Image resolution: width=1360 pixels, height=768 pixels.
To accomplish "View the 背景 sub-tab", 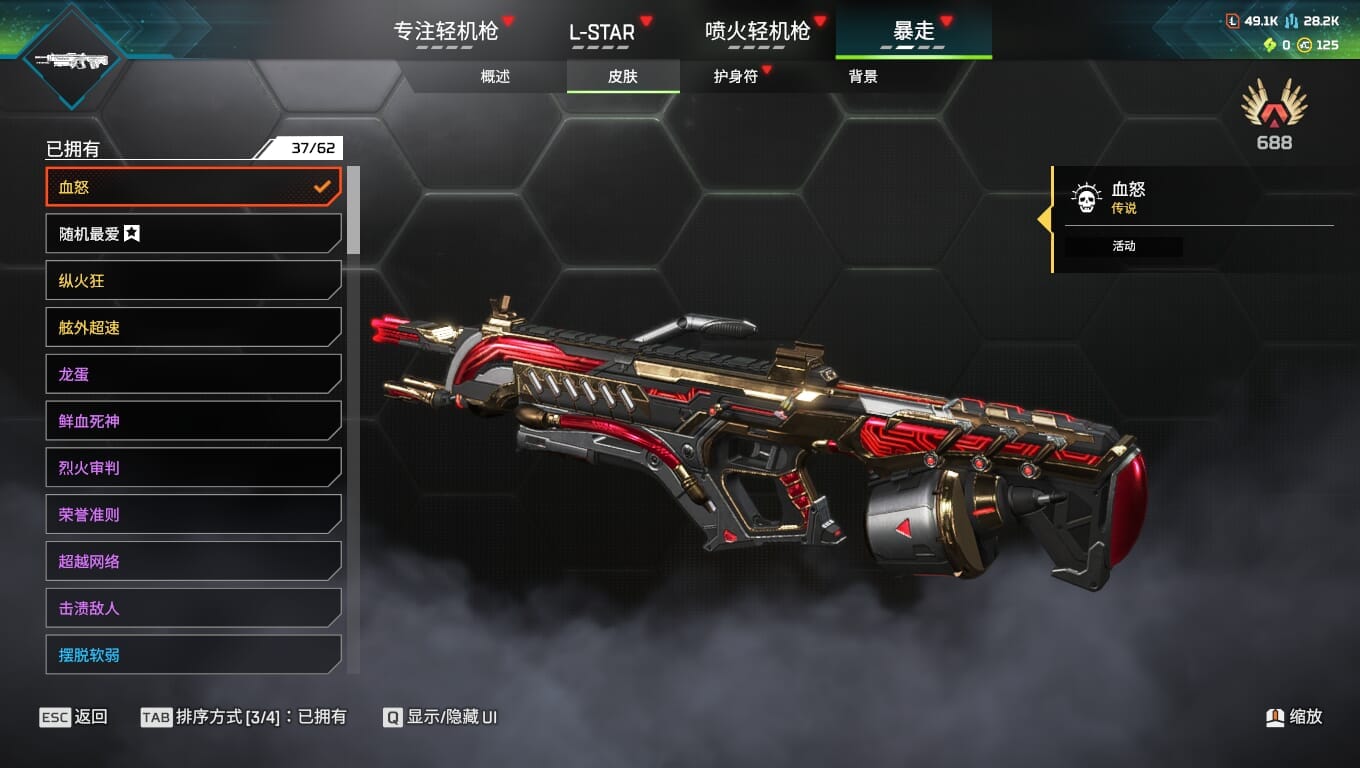I will click(863, 76).
